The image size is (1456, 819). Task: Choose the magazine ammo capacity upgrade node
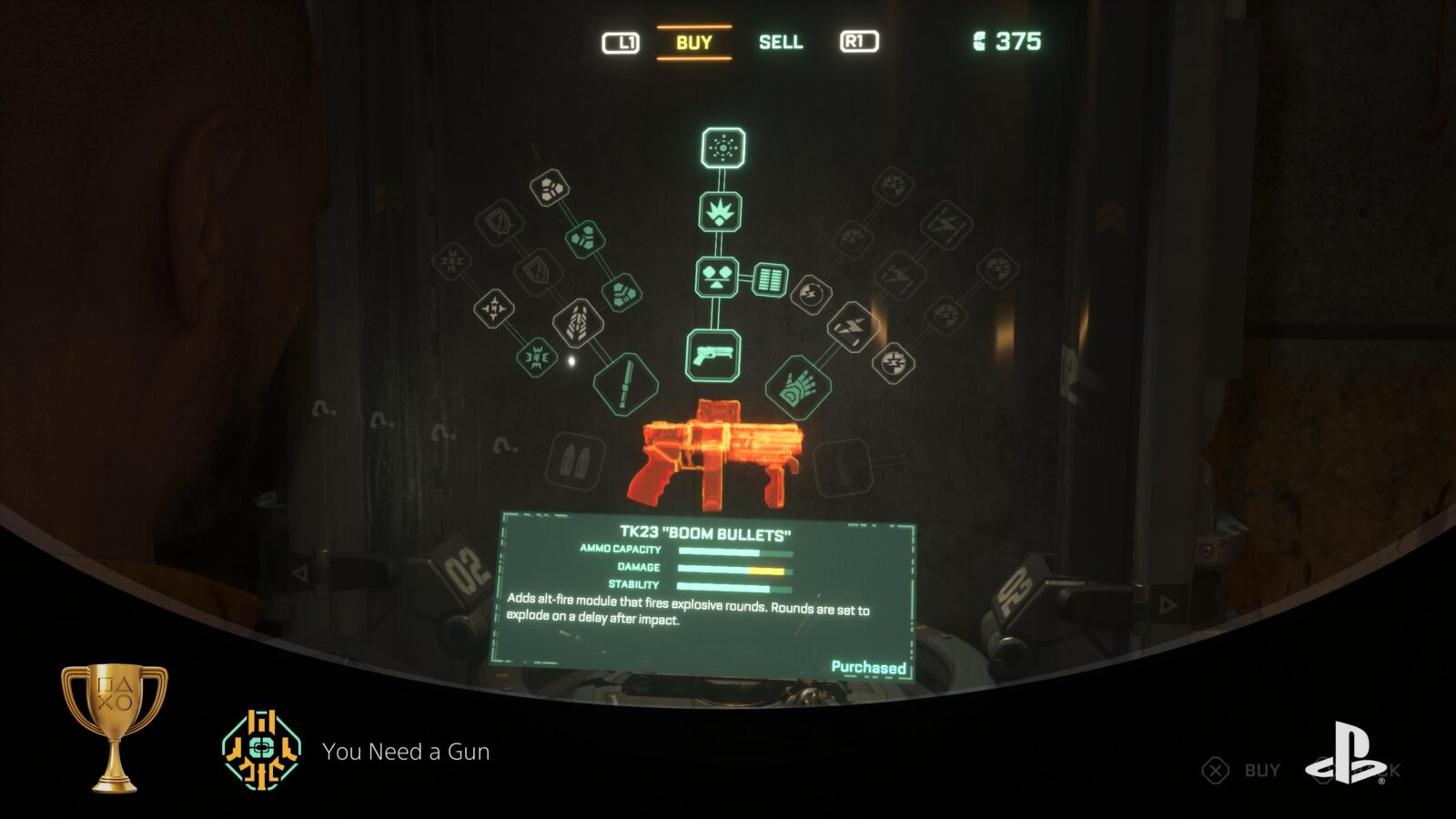[x=769, y=279]
